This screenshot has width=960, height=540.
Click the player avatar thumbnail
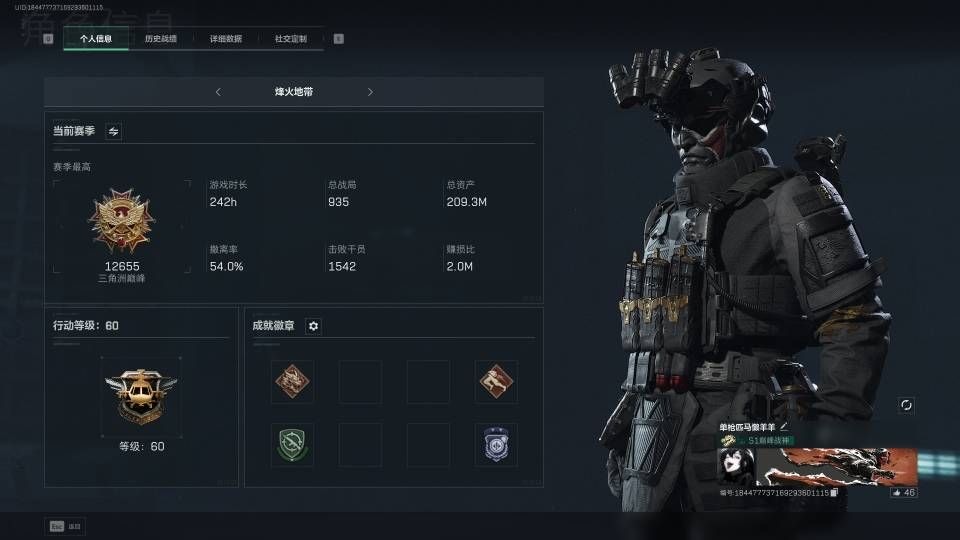[735, 467]
